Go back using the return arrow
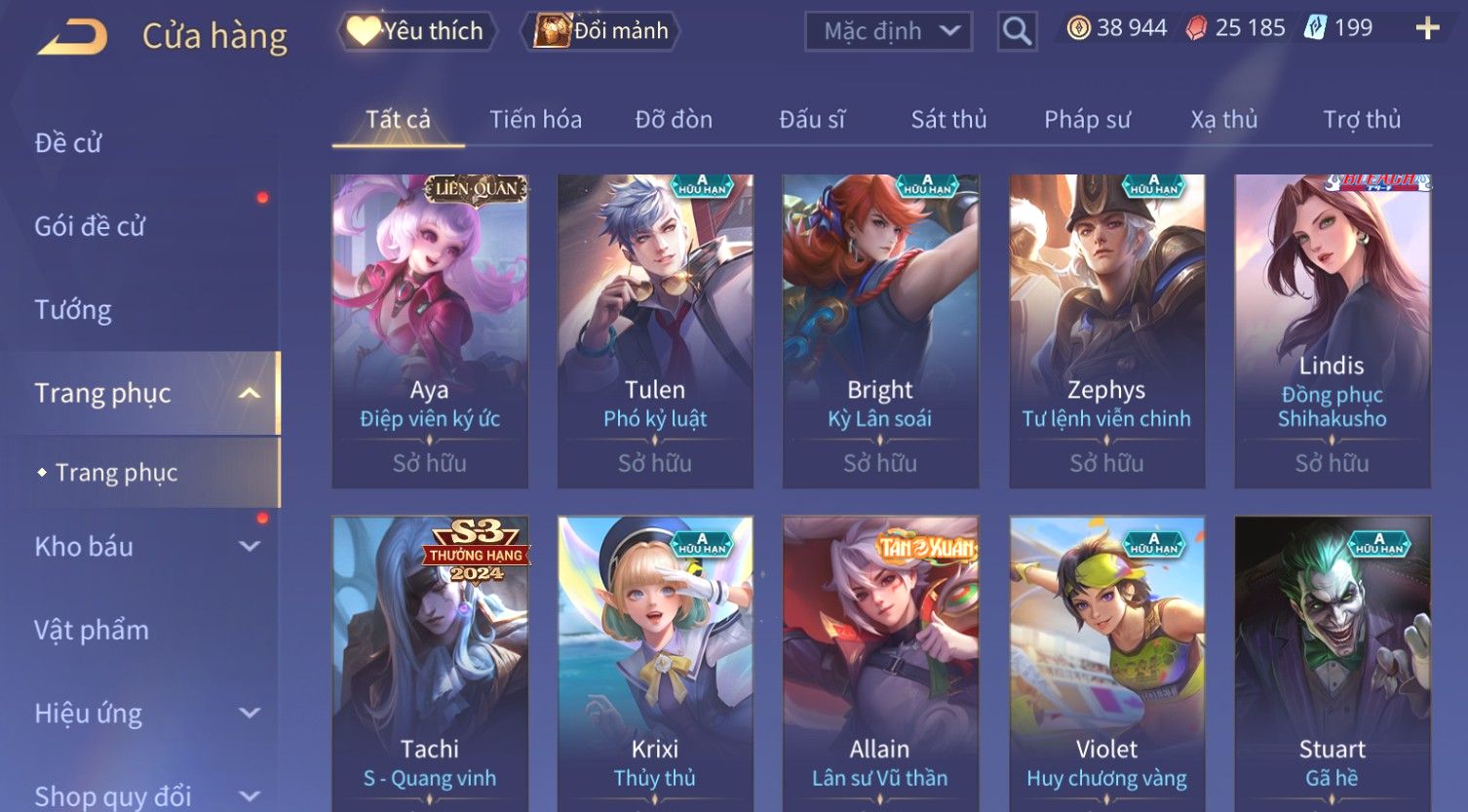This screenshot has width=1468, height=812. point(72,37)
